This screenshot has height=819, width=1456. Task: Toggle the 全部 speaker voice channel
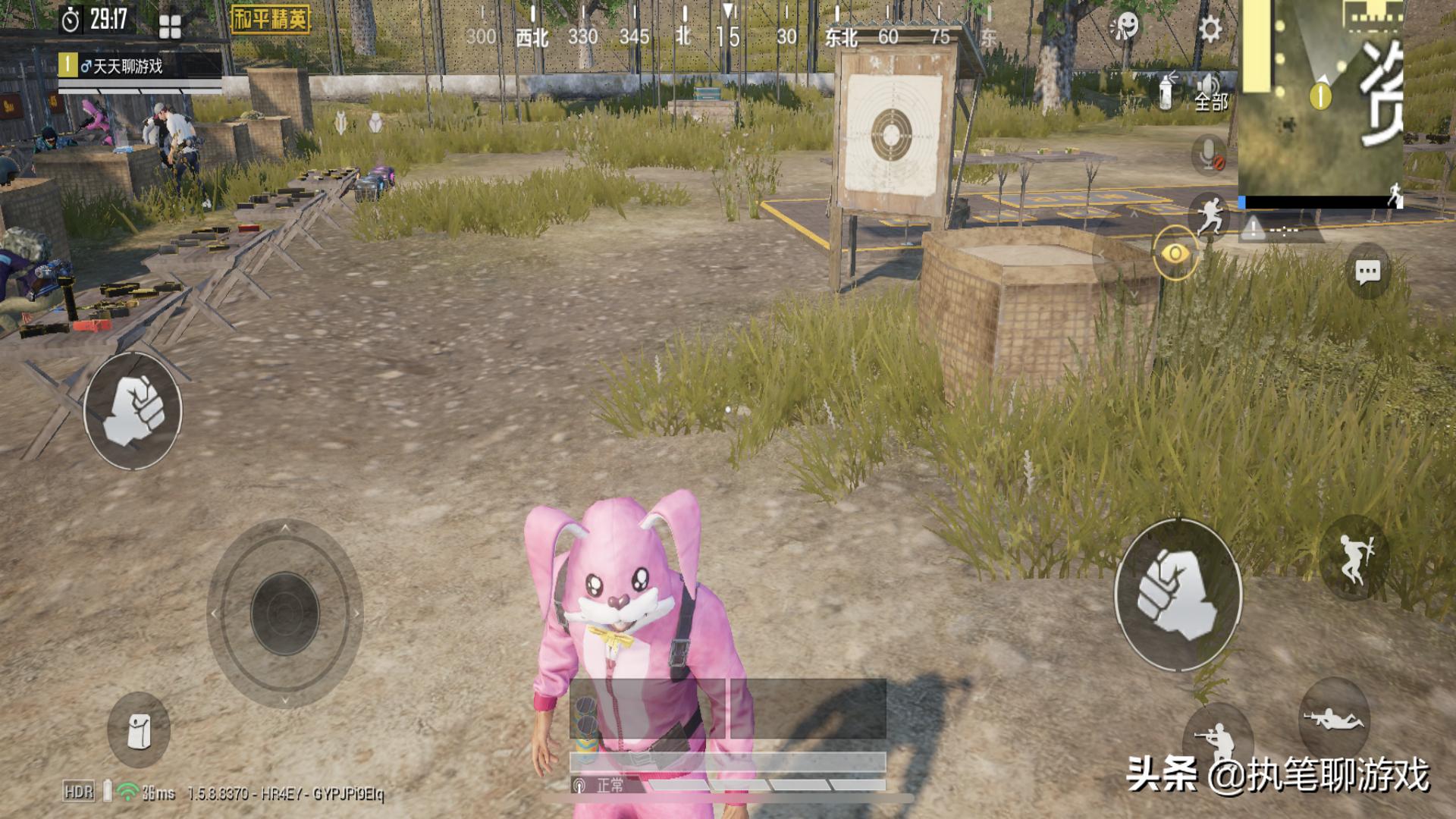point(1210,93)
